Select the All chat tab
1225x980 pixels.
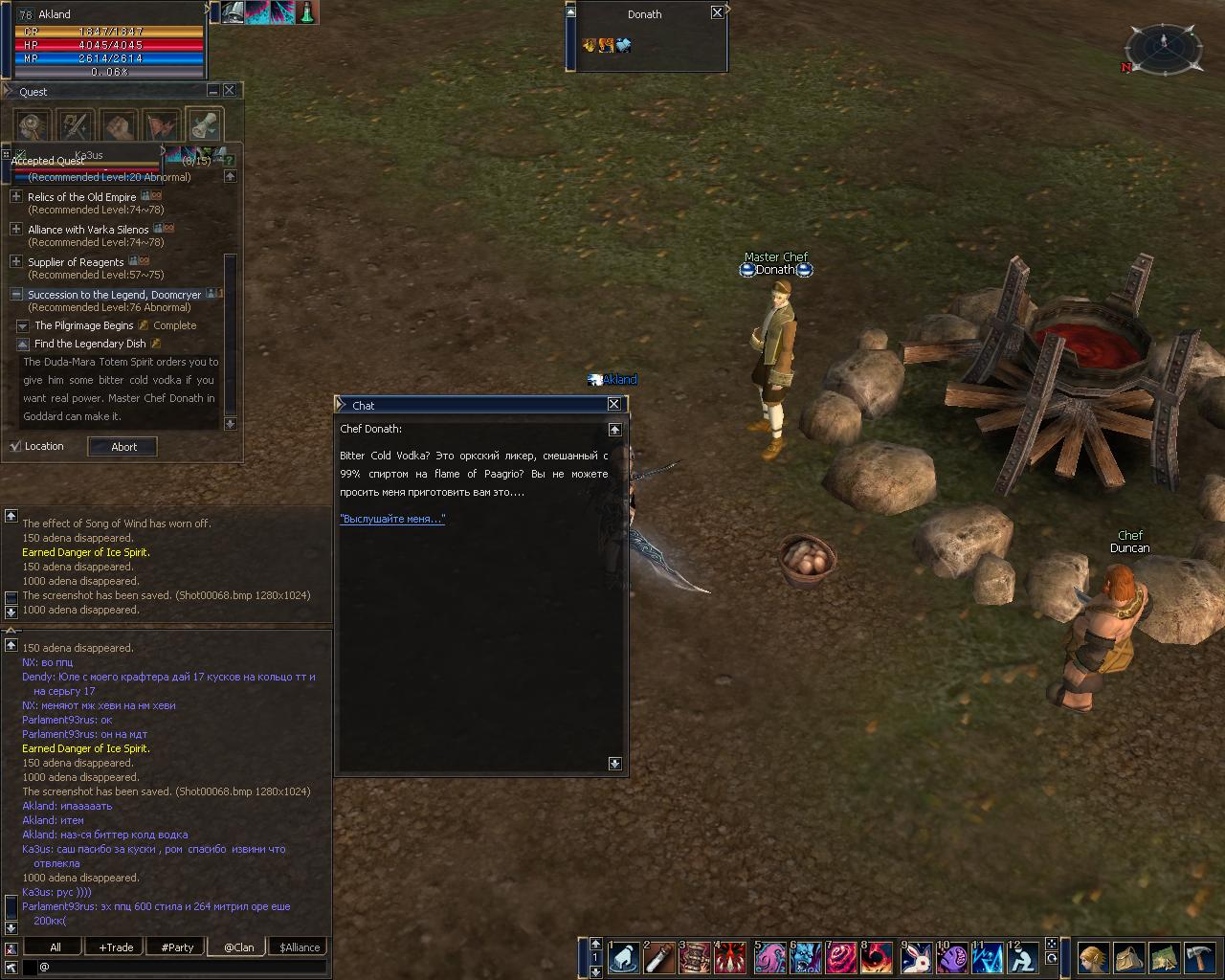coord(55,947)
